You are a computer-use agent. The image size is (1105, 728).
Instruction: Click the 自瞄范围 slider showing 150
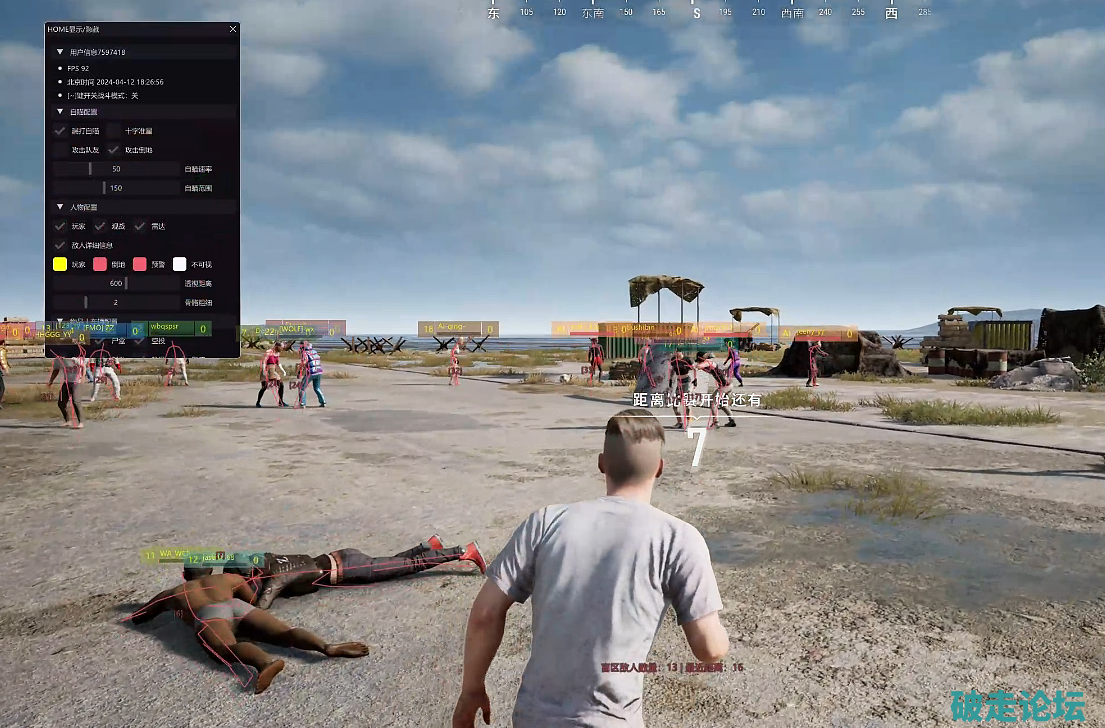[116, 188]
